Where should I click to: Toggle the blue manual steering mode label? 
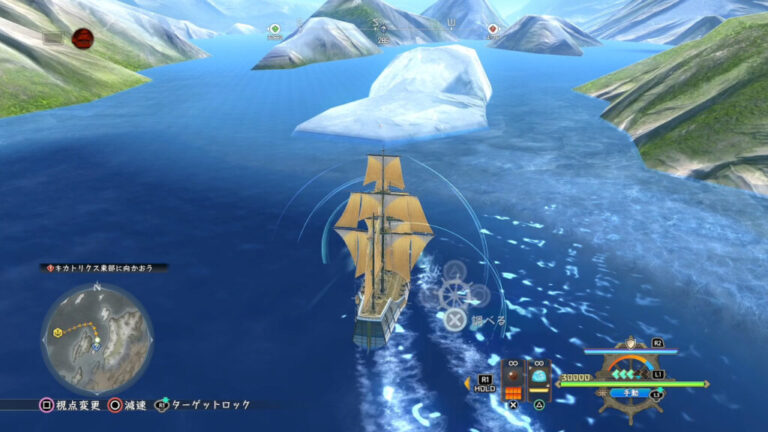tap(631, 394)
